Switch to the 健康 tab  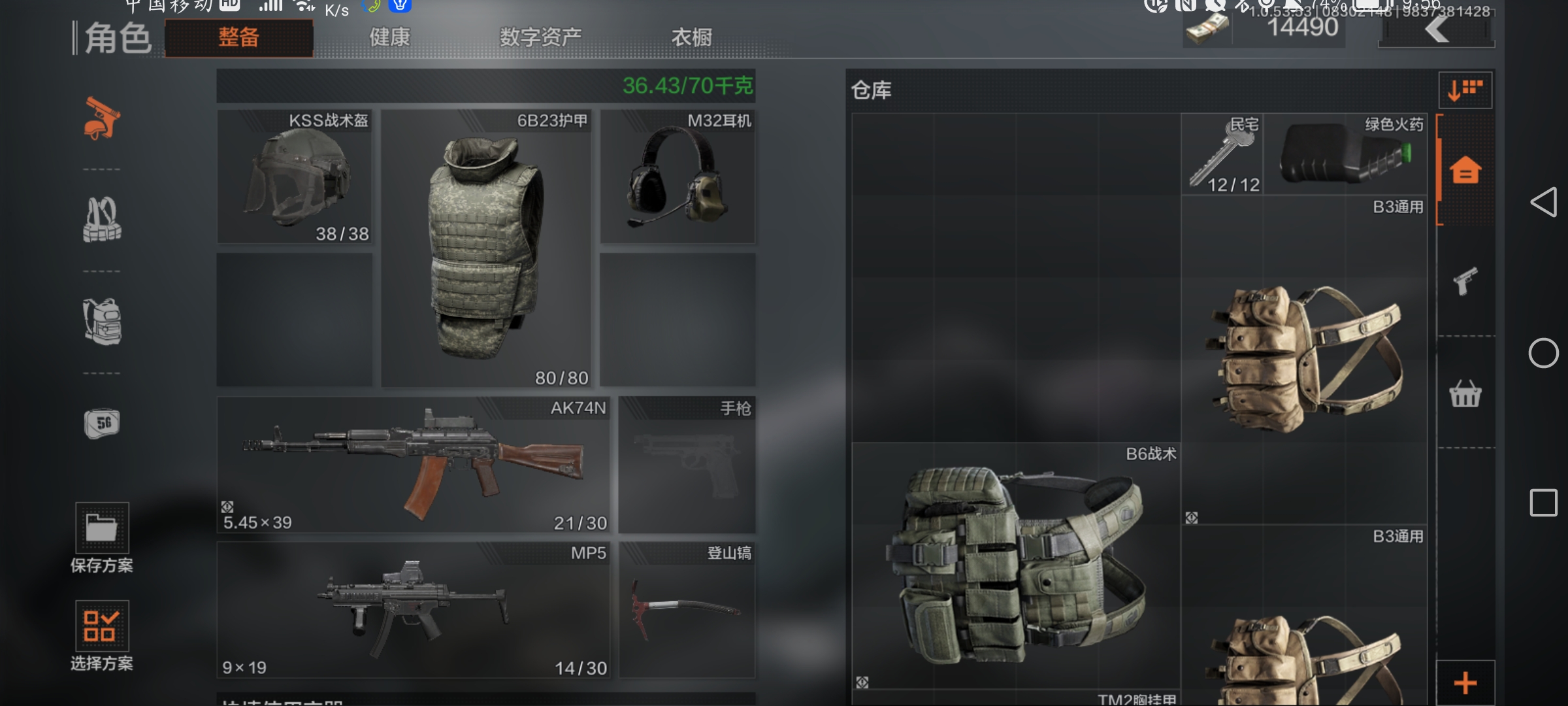[x=389, y=37]
